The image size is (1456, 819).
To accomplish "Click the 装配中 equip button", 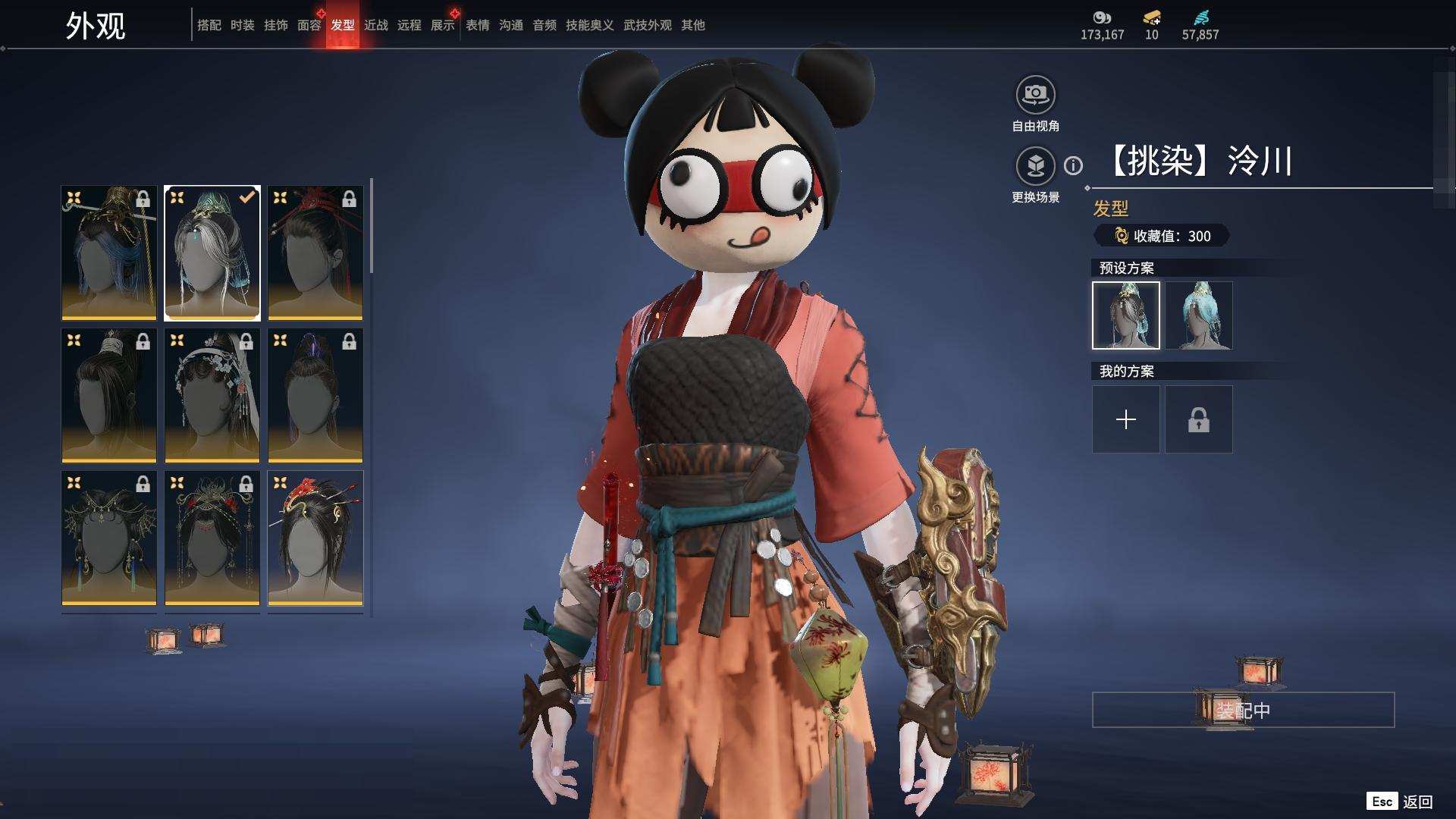I will click(1243, 710).
